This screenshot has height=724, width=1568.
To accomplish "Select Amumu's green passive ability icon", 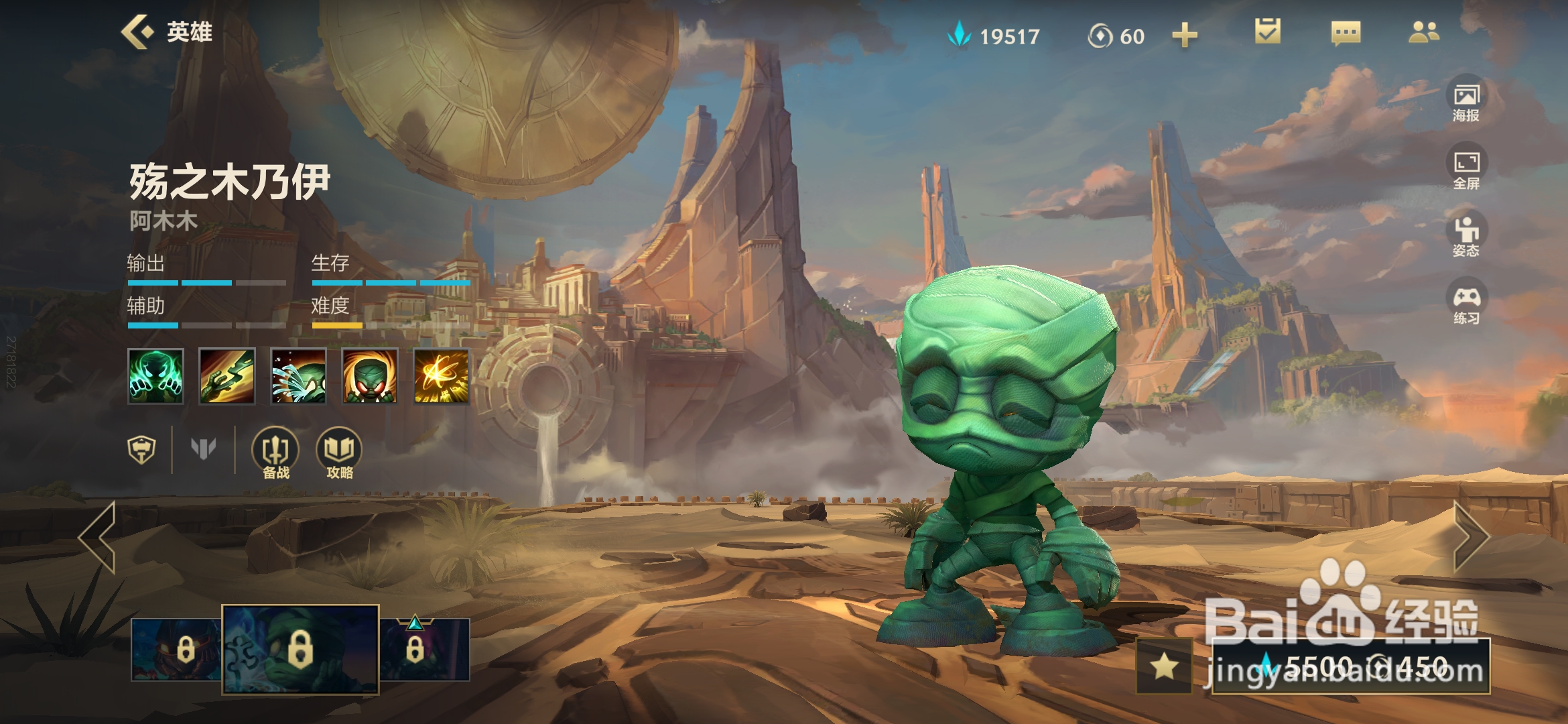I will tap(155, 376).
